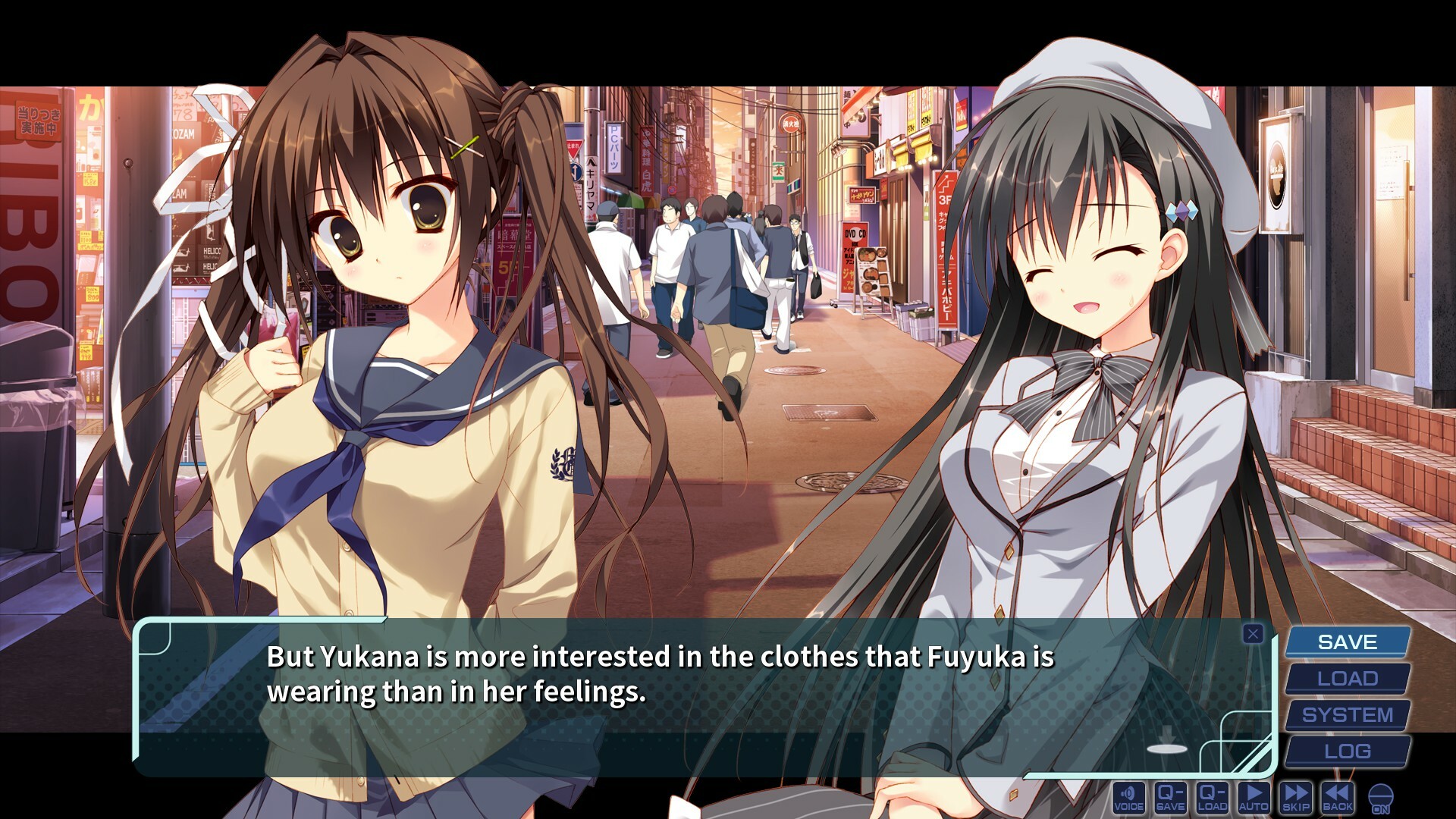Click the advance arrow indicator

[1168, 733]
